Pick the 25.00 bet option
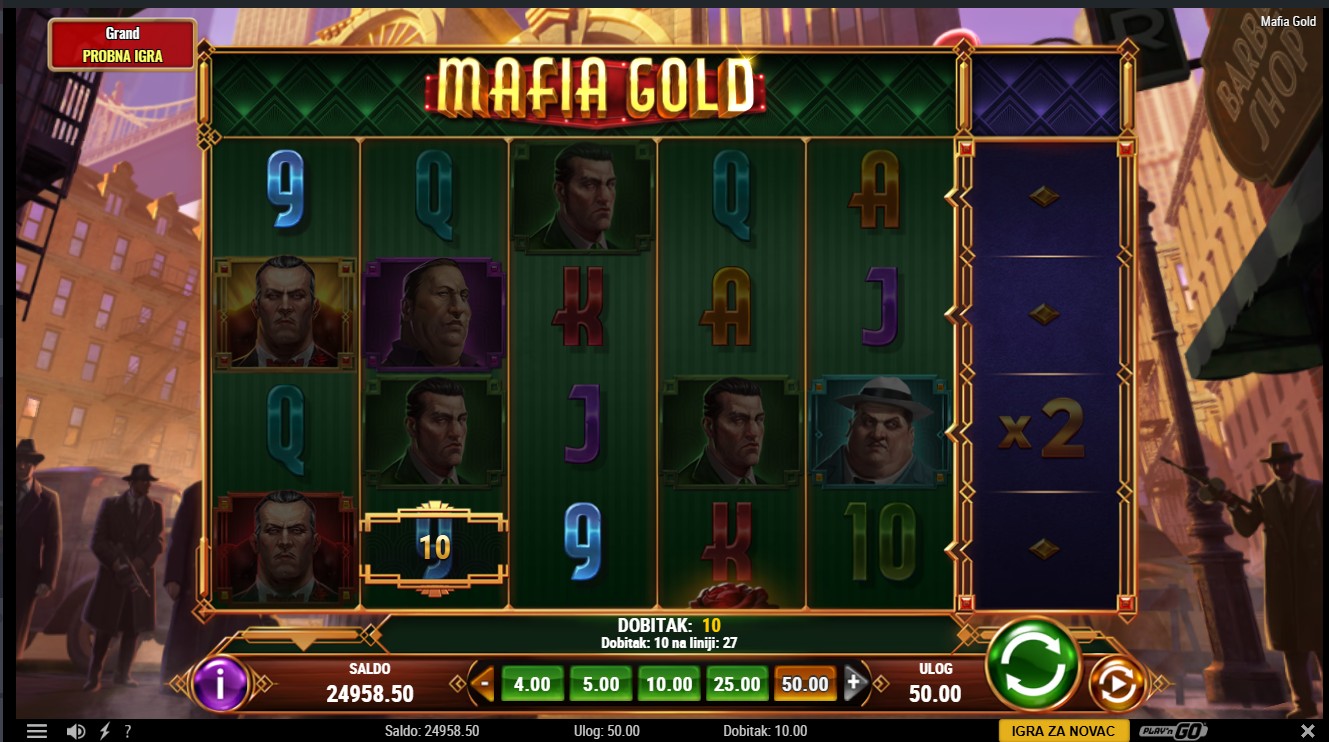This screenshot has height=742, width=1329. (737, 684)
